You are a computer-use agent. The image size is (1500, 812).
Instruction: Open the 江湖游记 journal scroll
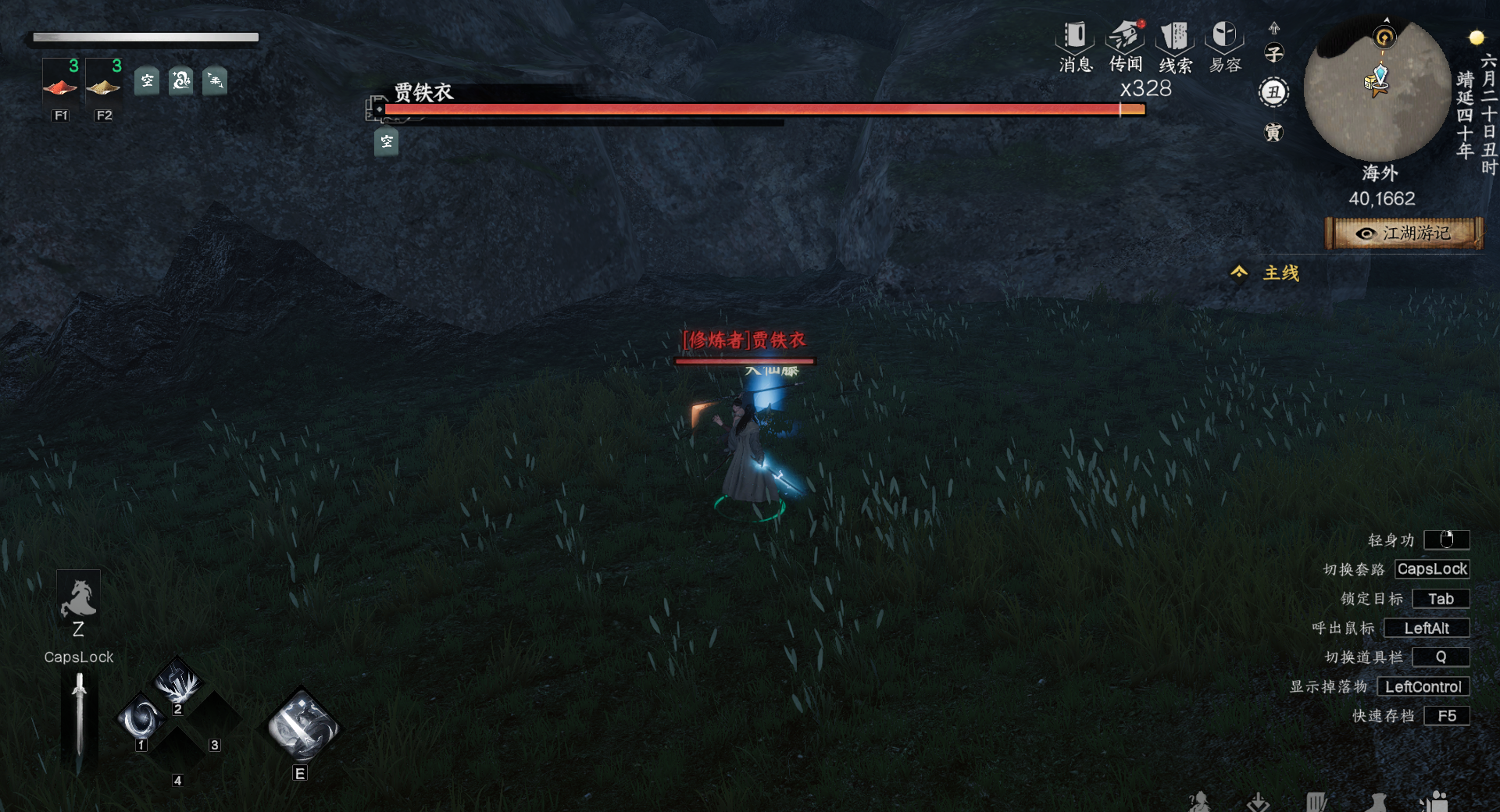coord(1404,233)
